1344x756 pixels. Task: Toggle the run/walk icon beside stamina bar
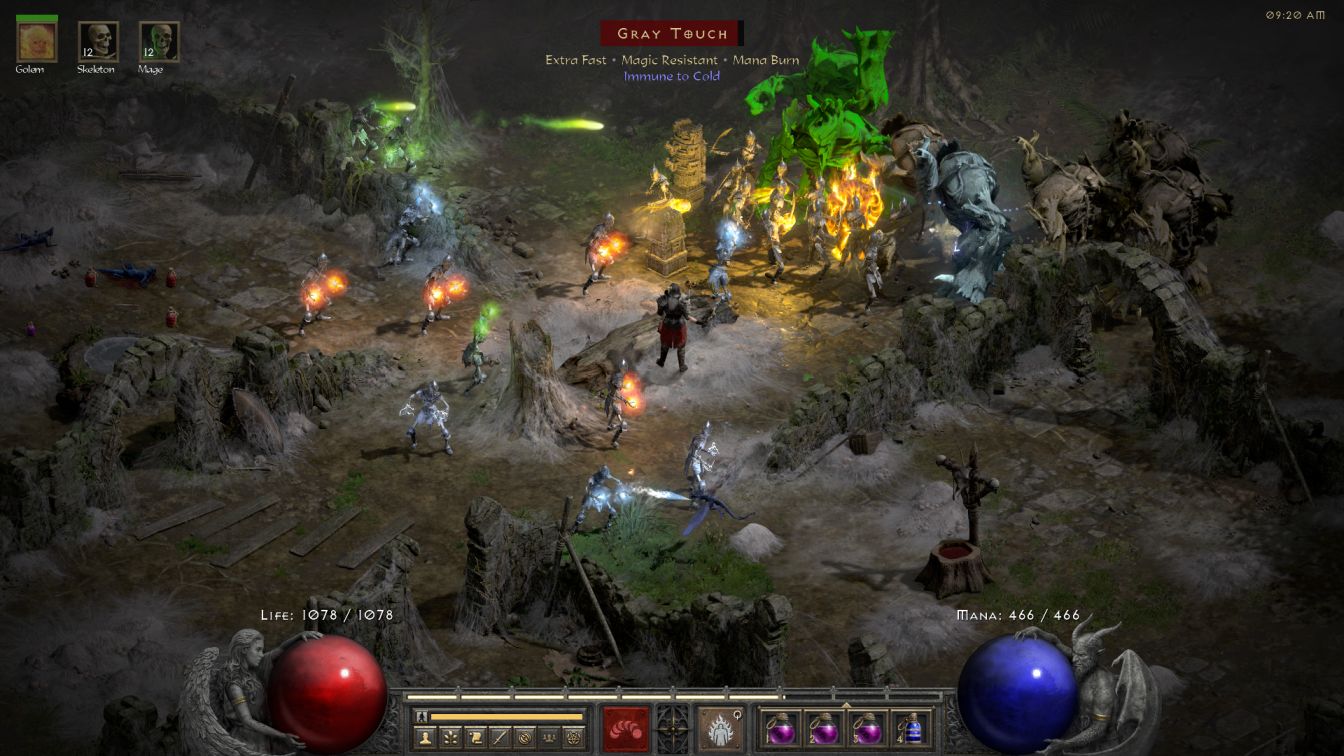coord(422,716)
